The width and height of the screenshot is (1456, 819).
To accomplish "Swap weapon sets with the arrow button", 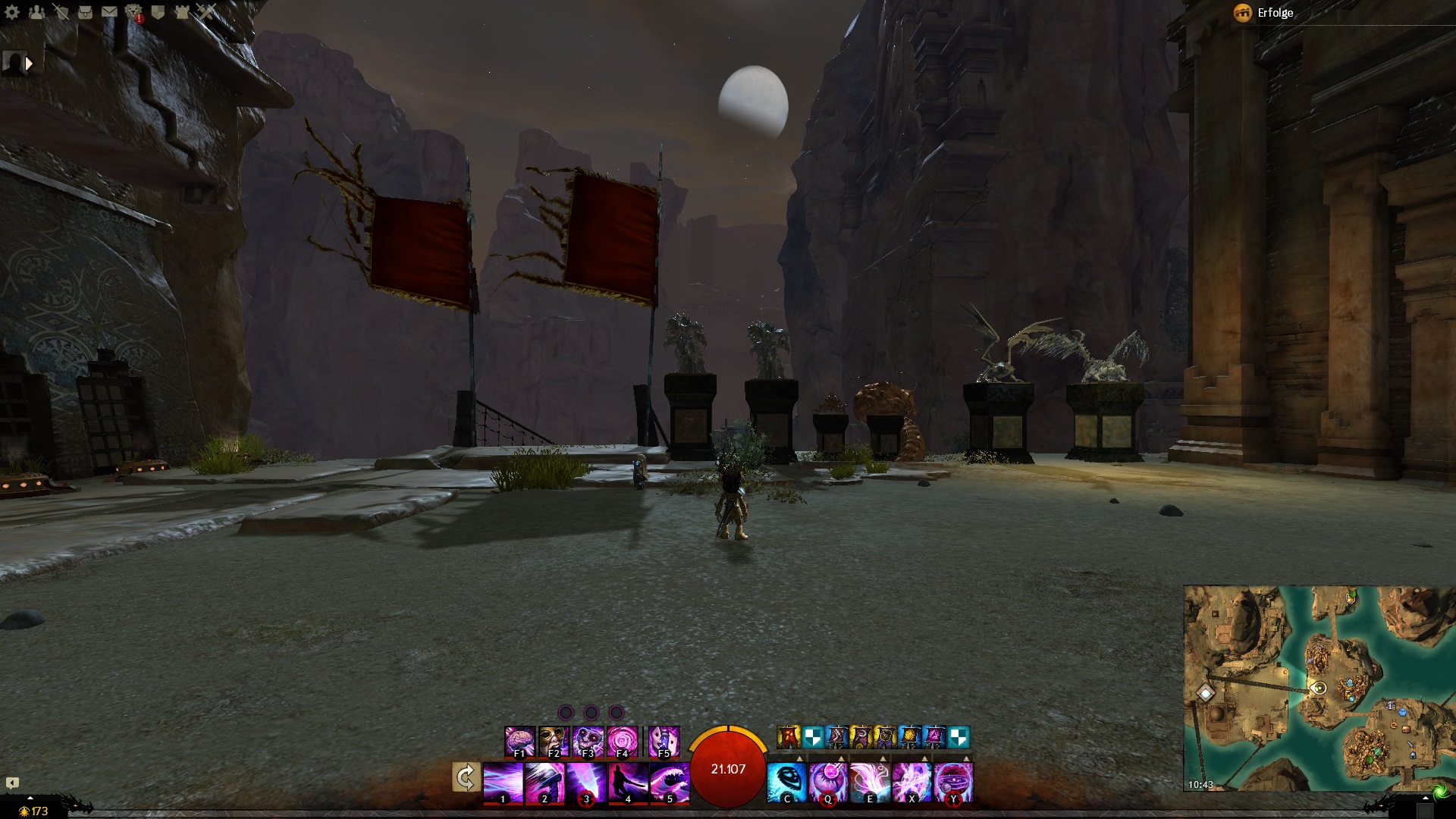I will 466,777.
